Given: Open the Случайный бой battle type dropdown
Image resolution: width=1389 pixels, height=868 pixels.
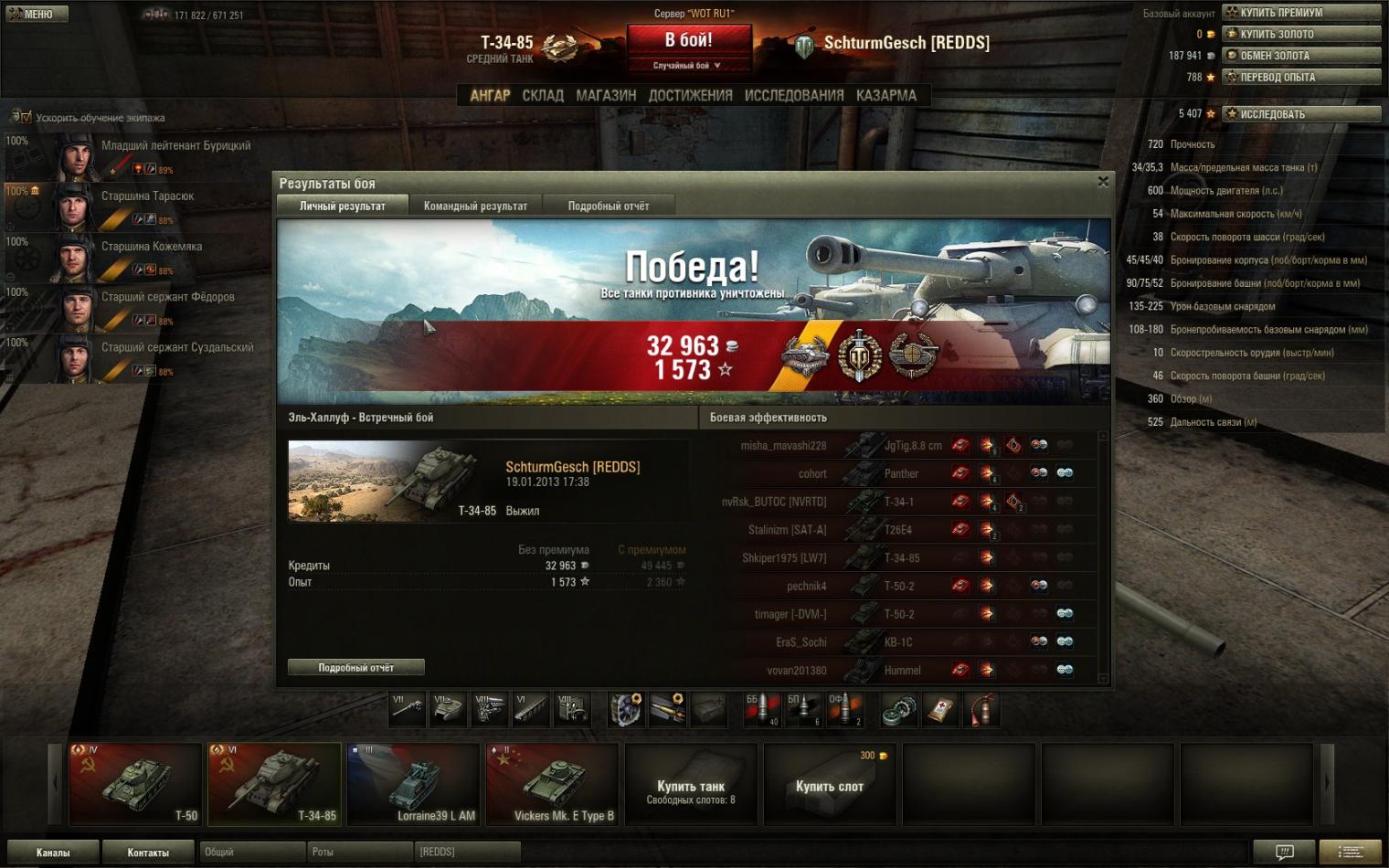Looking at the screenshot, I should pos(687,66).
